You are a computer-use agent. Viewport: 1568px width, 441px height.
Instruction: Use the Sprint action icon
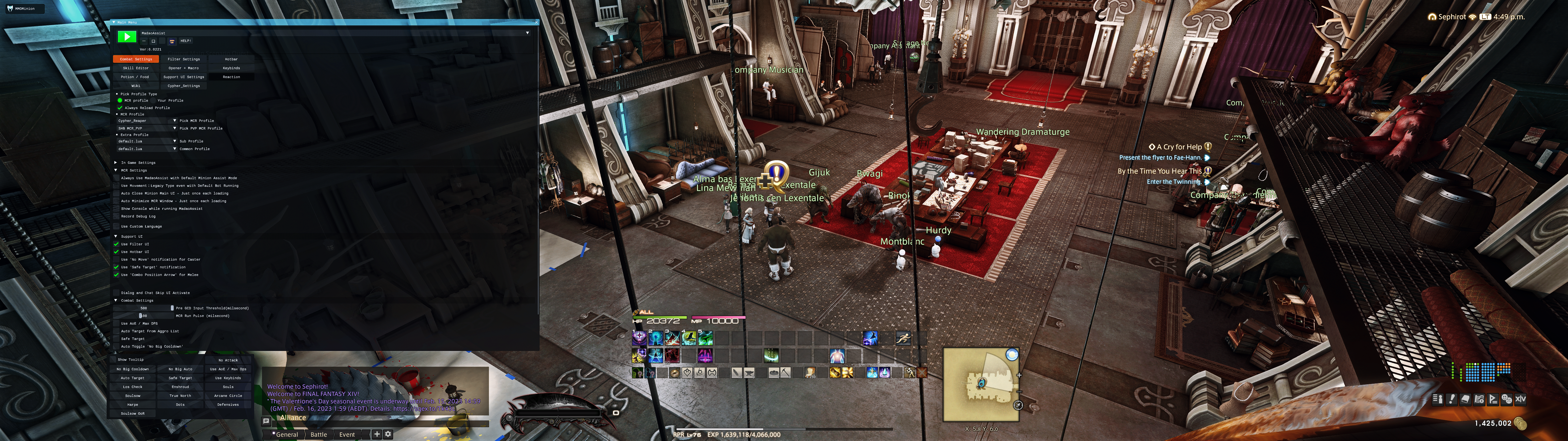(903, 338)
